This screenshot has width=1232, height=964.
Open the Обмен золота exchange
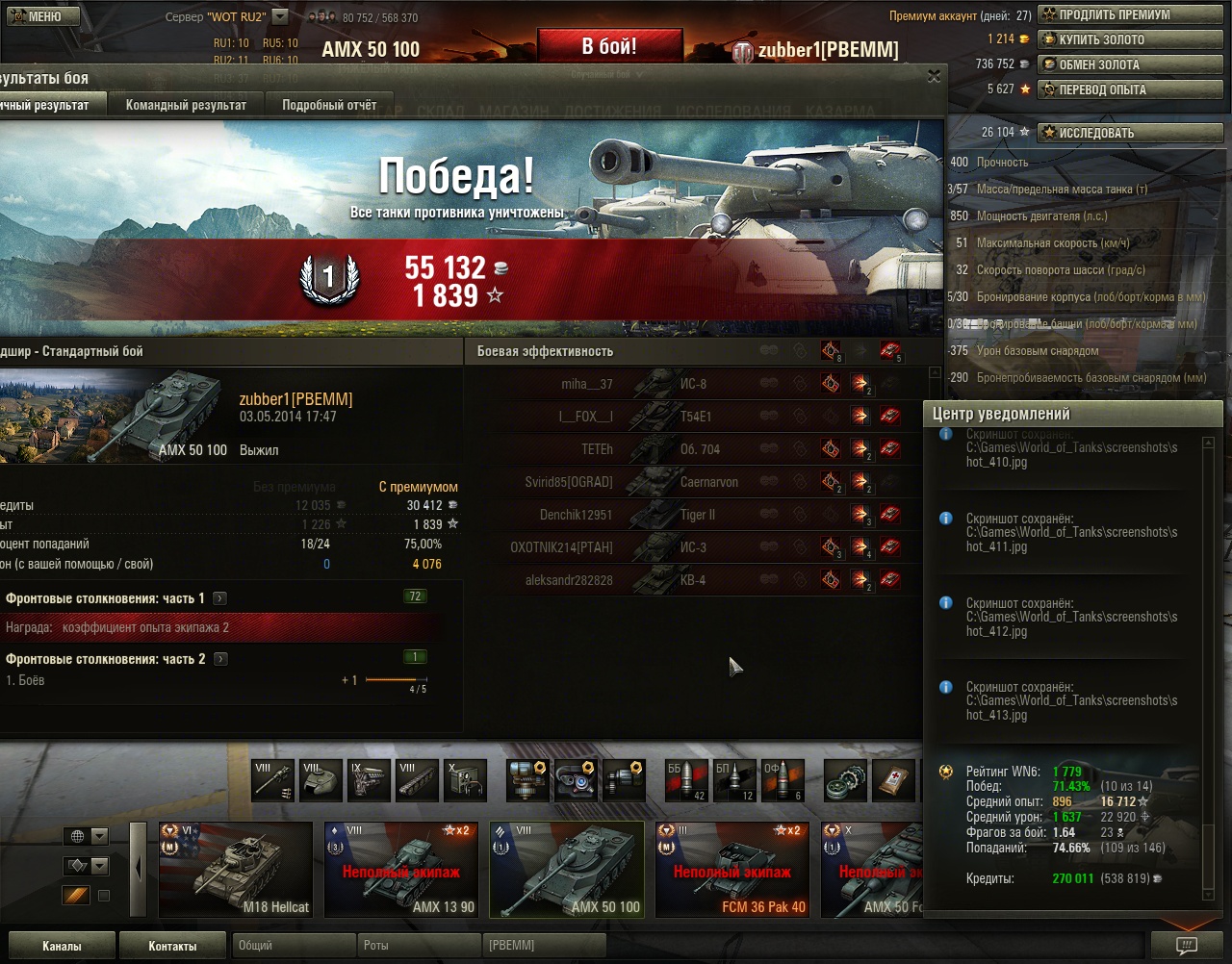click(1129, 64)
